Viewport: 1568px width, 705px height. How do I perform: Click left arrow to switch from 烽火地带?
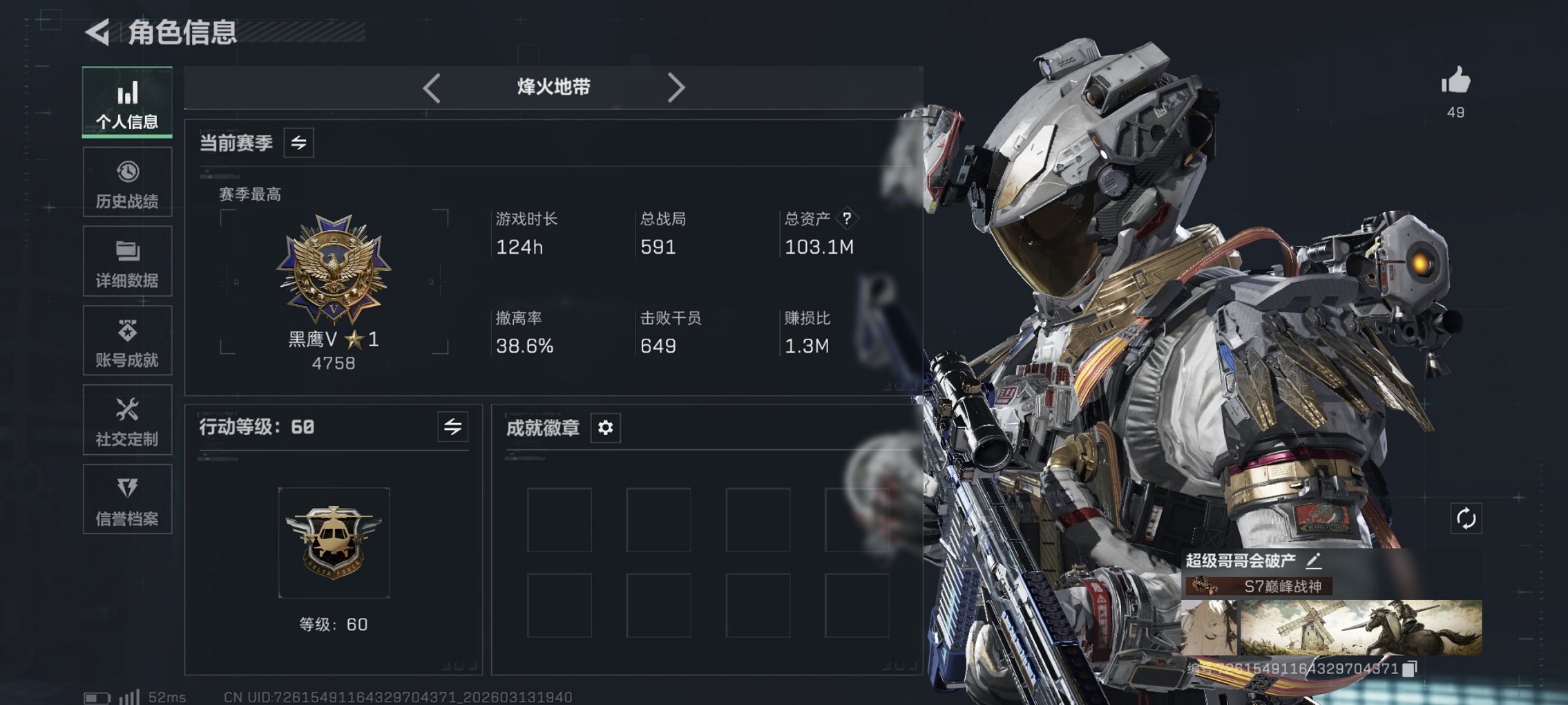pos(432,87)
